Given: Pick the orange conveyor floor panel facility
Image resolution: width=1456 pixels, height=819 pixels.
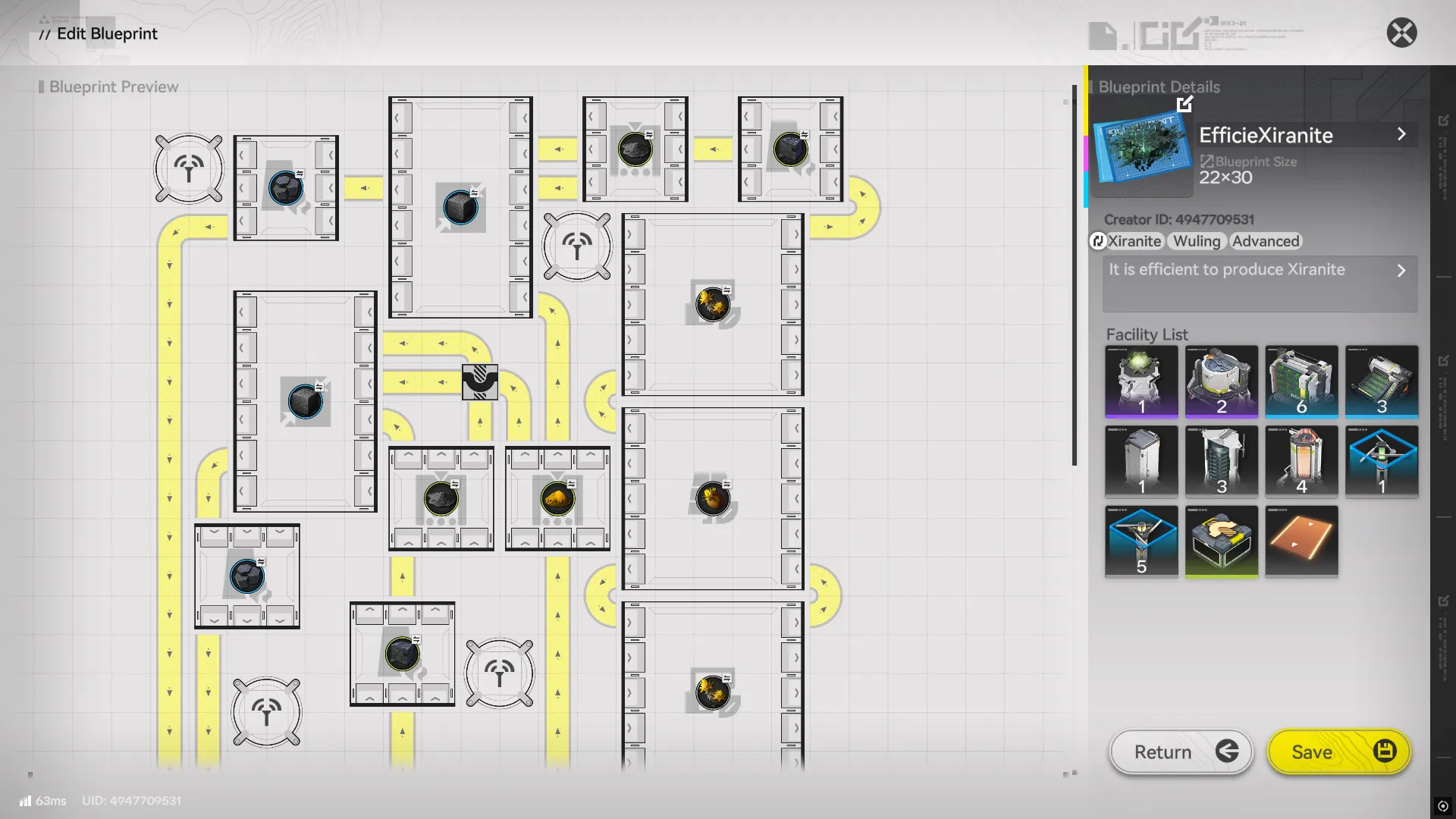Looking at the screenshot, I should pyautogui.click(x=1302, y=541).
